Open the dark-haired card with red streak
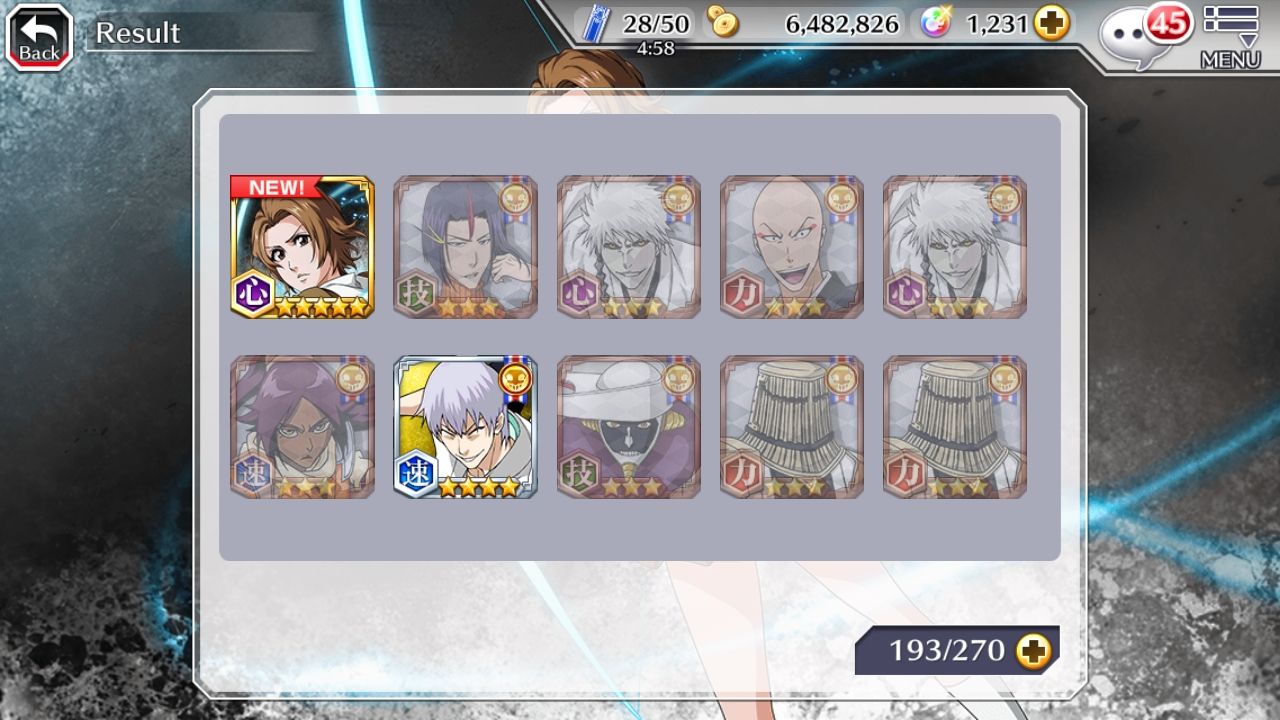Screen dimensions: 1280x720 click(465, 247)
